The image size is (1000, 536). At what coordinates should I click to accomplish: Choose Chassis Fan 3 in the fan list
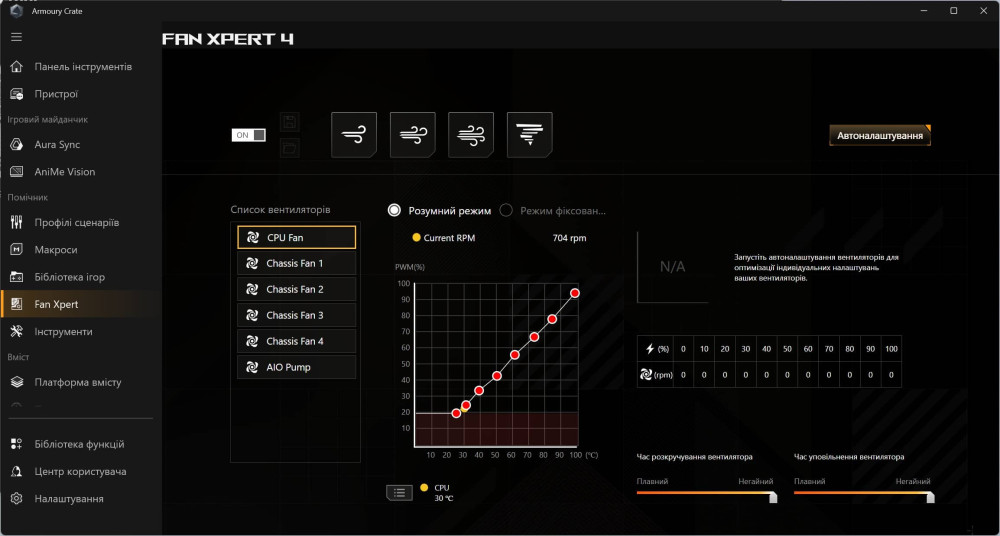coord(296,316)
